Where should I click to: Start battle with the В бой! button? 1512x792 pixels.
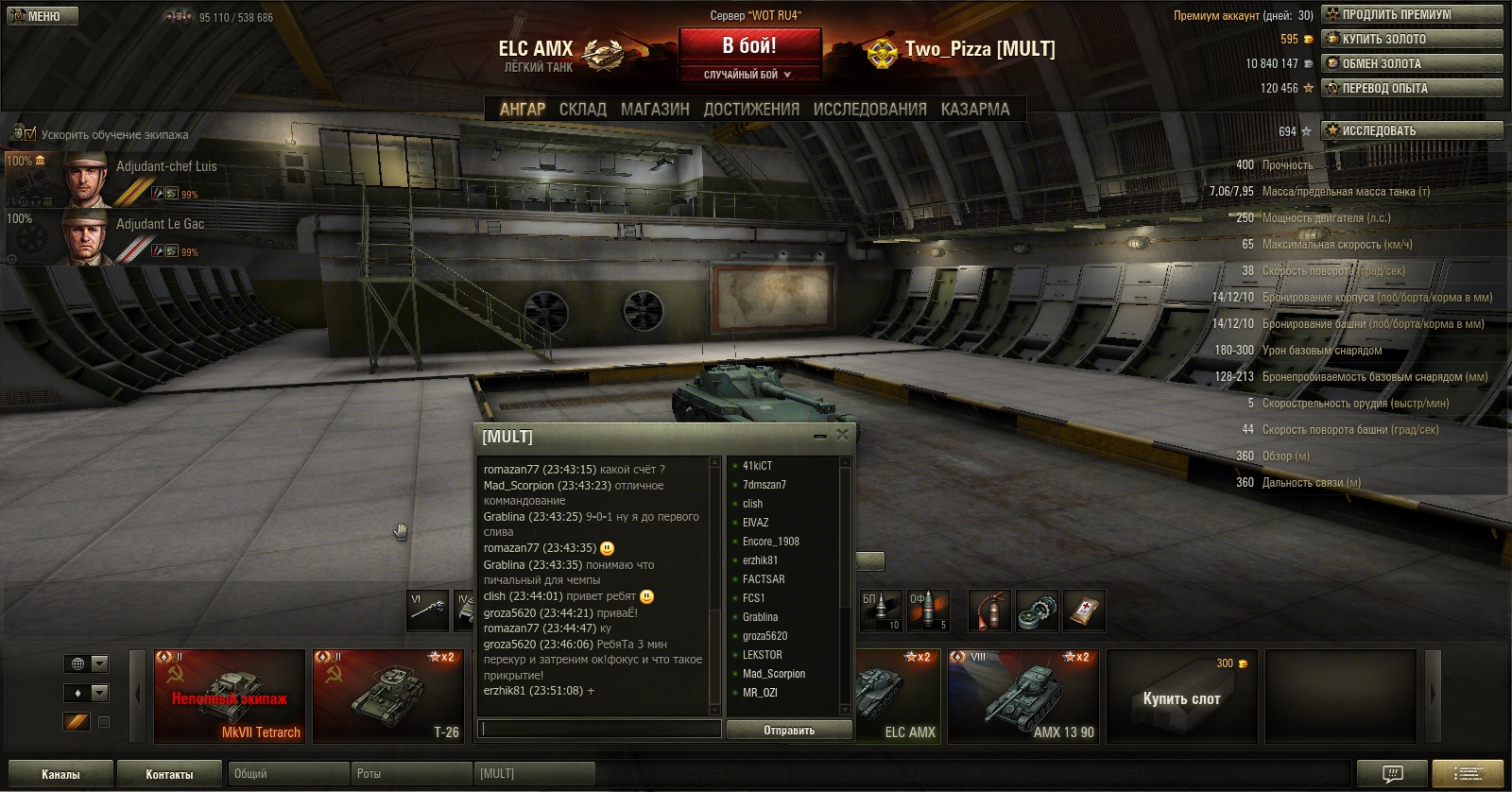pyautogui.click(x=749, y=46)
